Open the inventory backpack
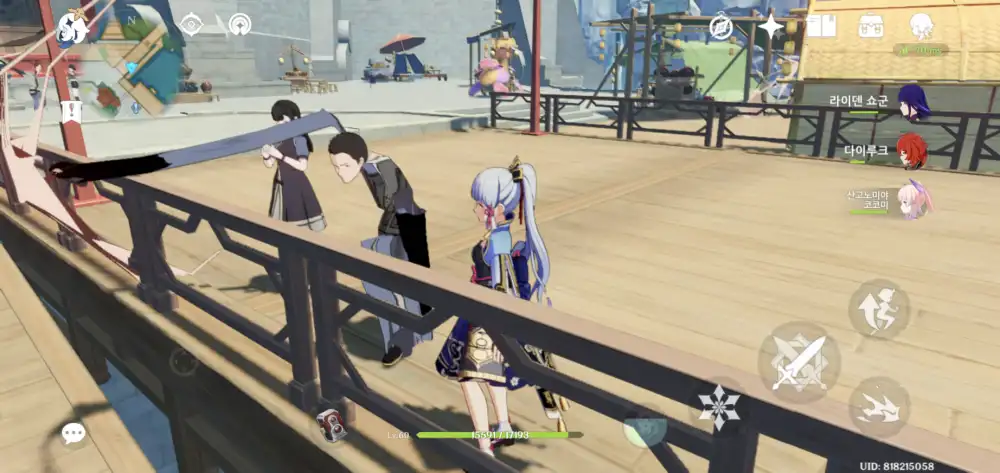 point(871,26)
